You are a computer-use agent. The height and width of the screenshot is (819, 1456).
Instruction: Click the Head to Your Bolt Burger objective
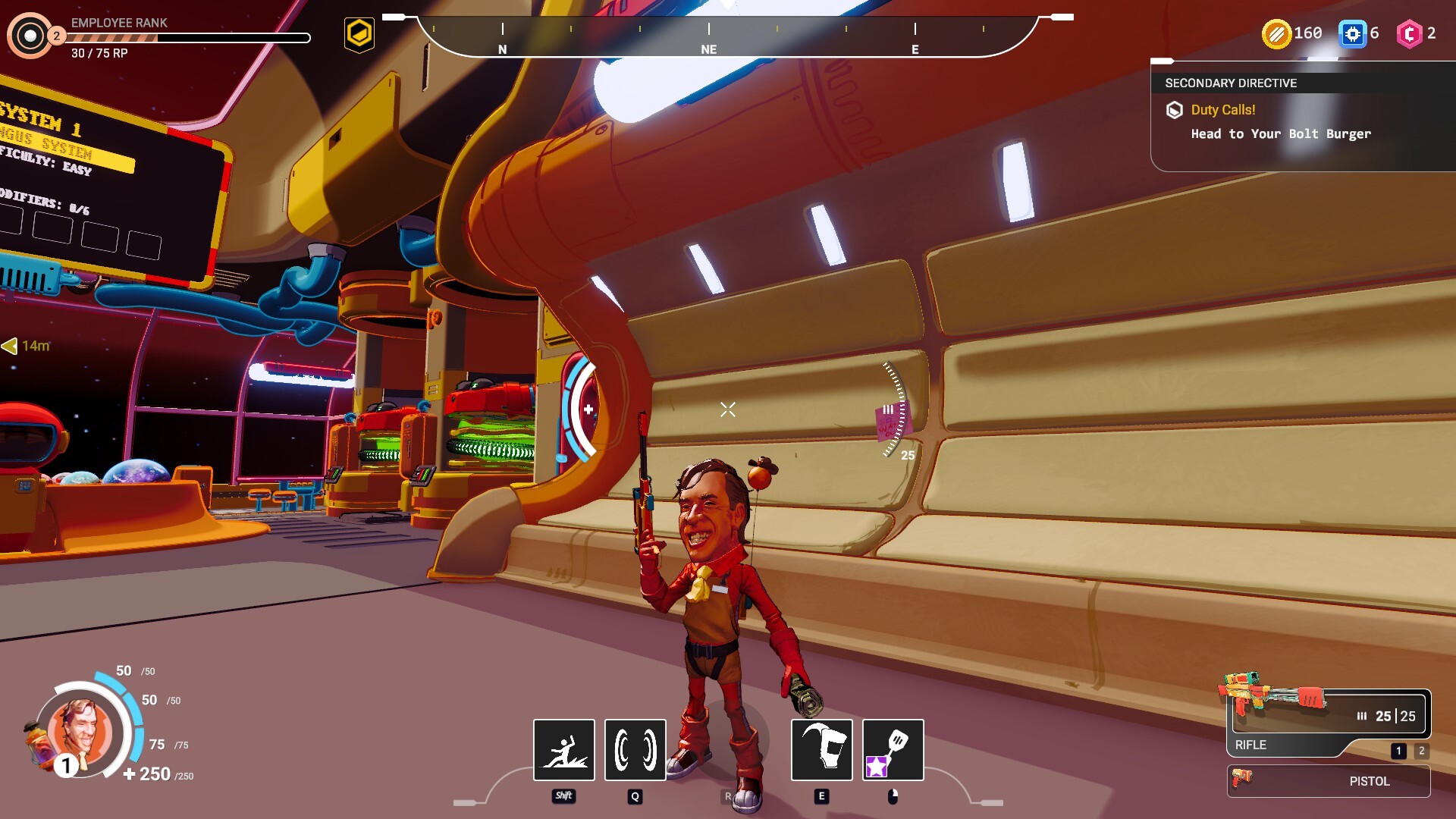(x=1281, y=134)
